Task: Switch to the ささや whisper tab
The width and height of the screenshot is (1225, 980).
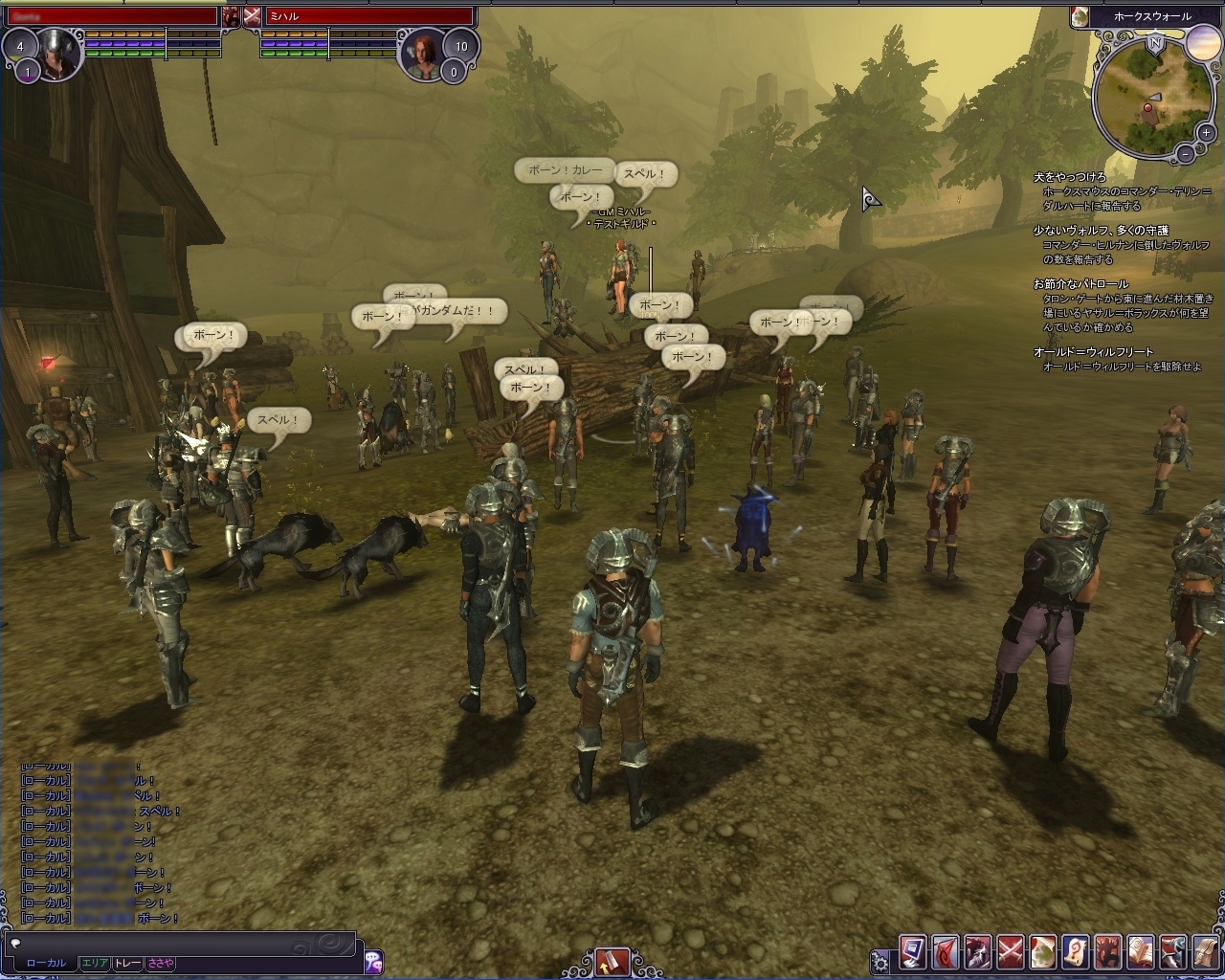Action: click(160, 963)
